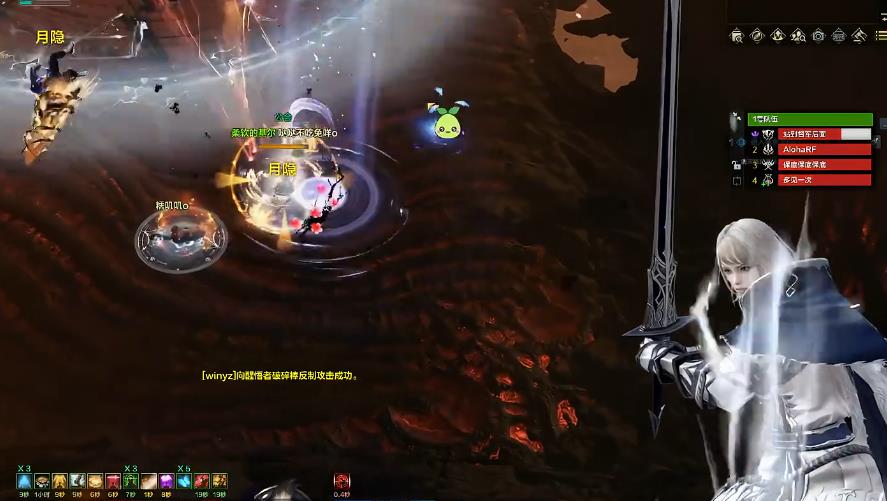Click the green team 1 header bar
The image size is (887, 501).
[808, 119]
